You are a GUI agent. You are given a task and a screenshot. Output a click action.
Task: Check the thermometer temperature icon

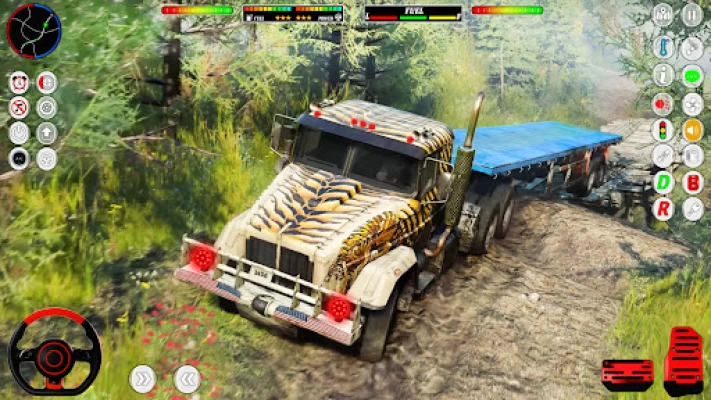(x=663, y=47)
